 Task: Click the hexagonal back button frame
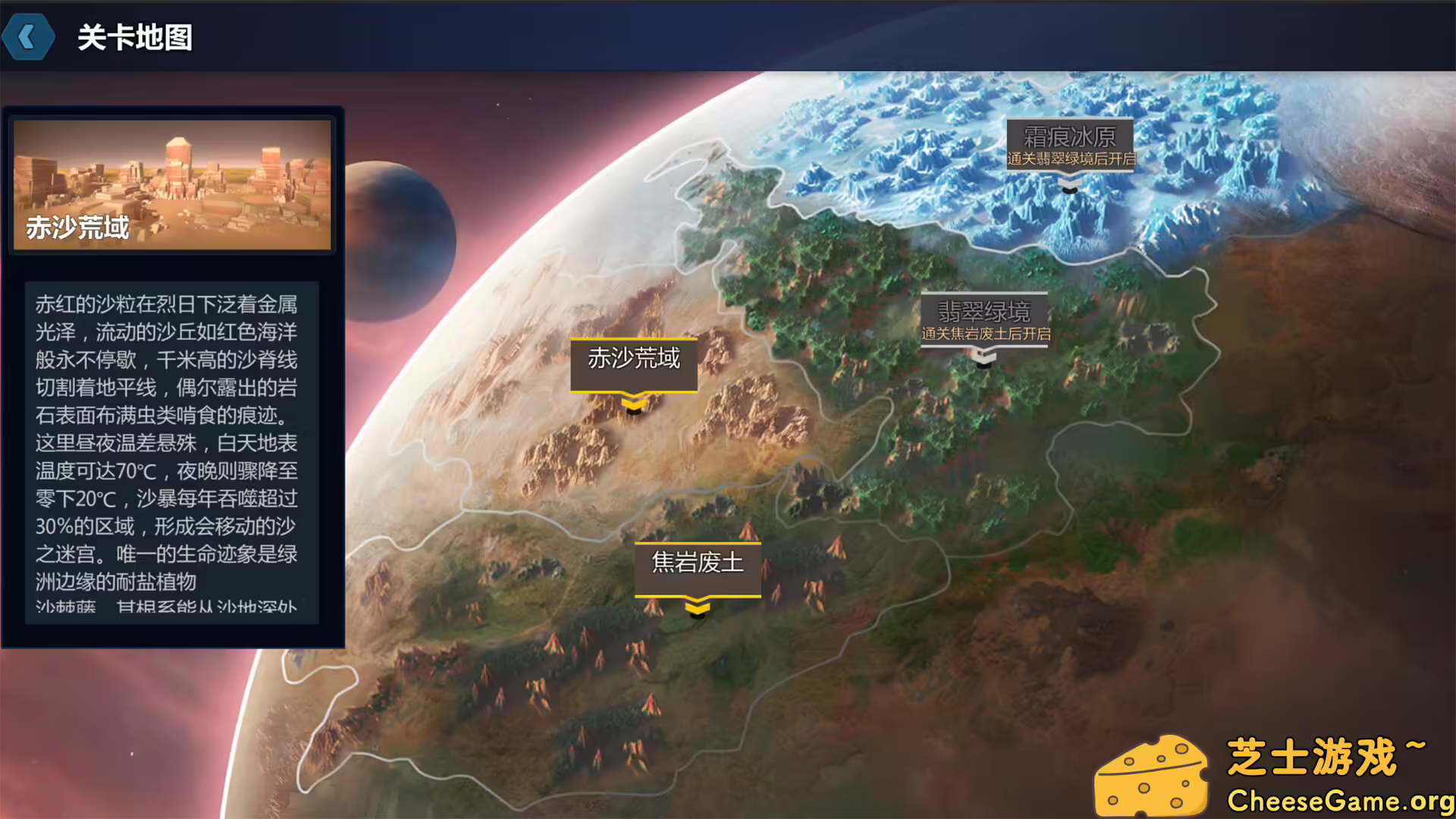tap(28, 36)
